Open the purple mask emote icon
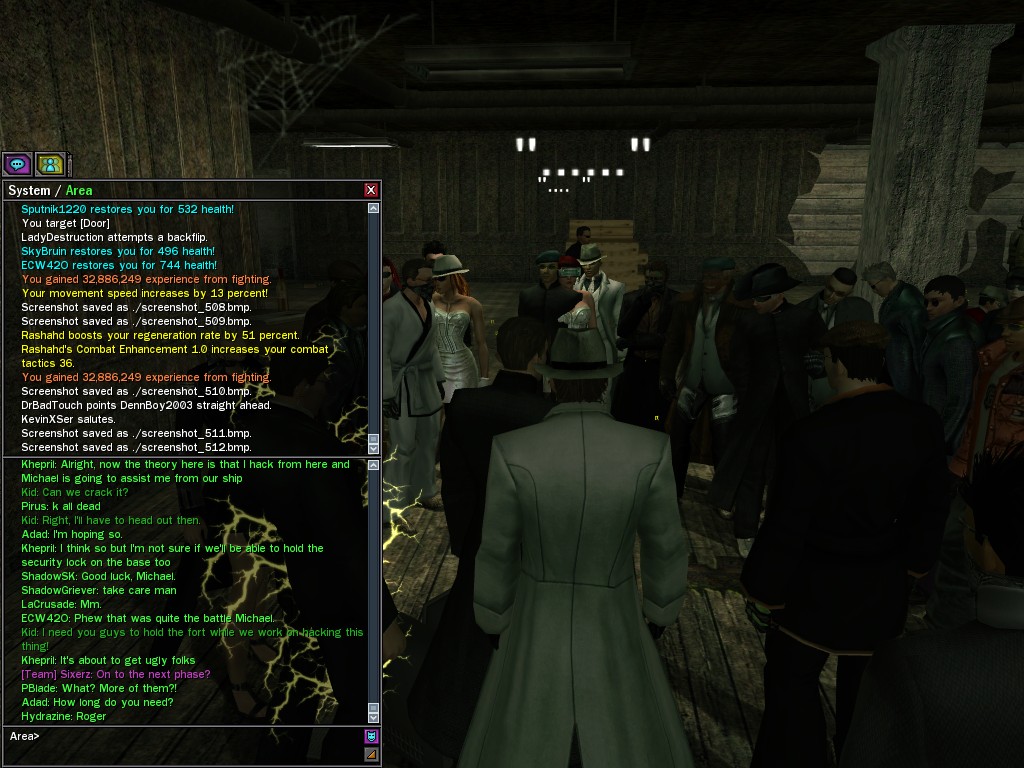The height and width of the screenshot is (768, 1024). 371,737
